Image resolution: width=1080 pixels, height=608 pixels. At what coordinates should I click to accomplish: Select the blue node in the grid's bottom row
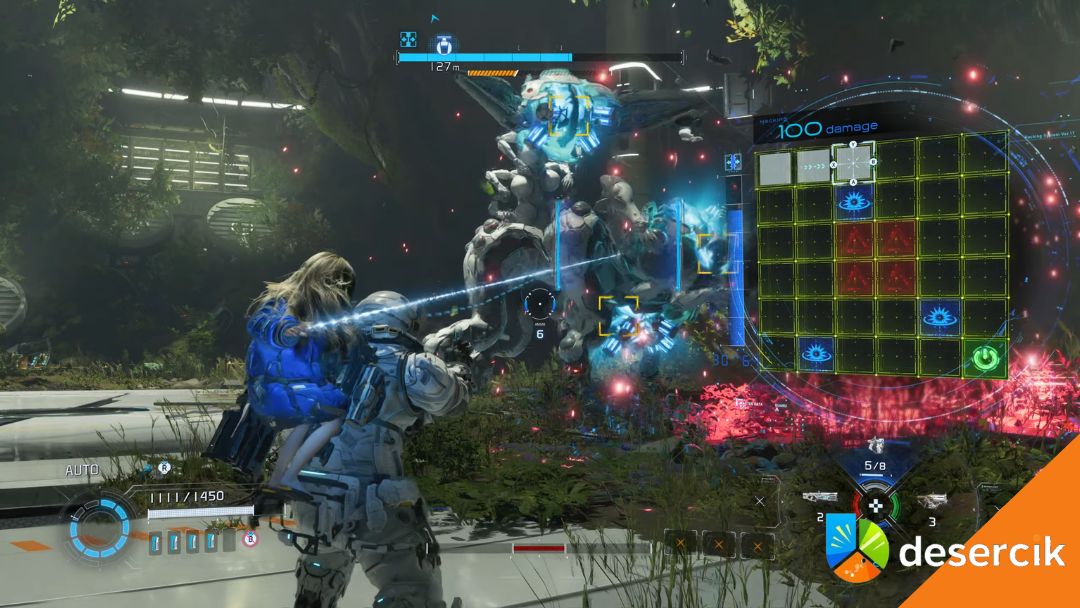point(816,354)
